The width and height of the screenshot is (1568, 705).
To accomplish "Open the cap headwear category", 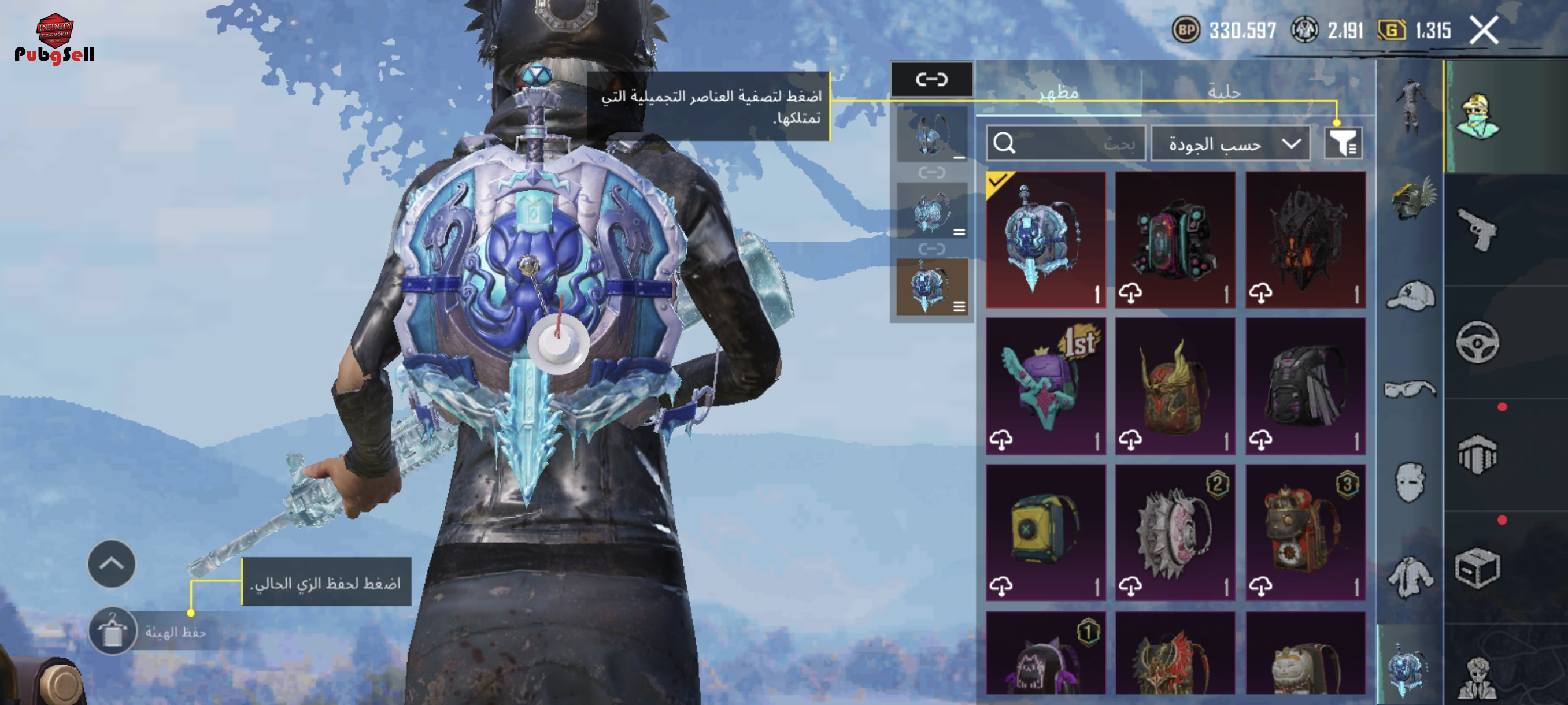I will pyautogui.click(x=1411, y=296).
